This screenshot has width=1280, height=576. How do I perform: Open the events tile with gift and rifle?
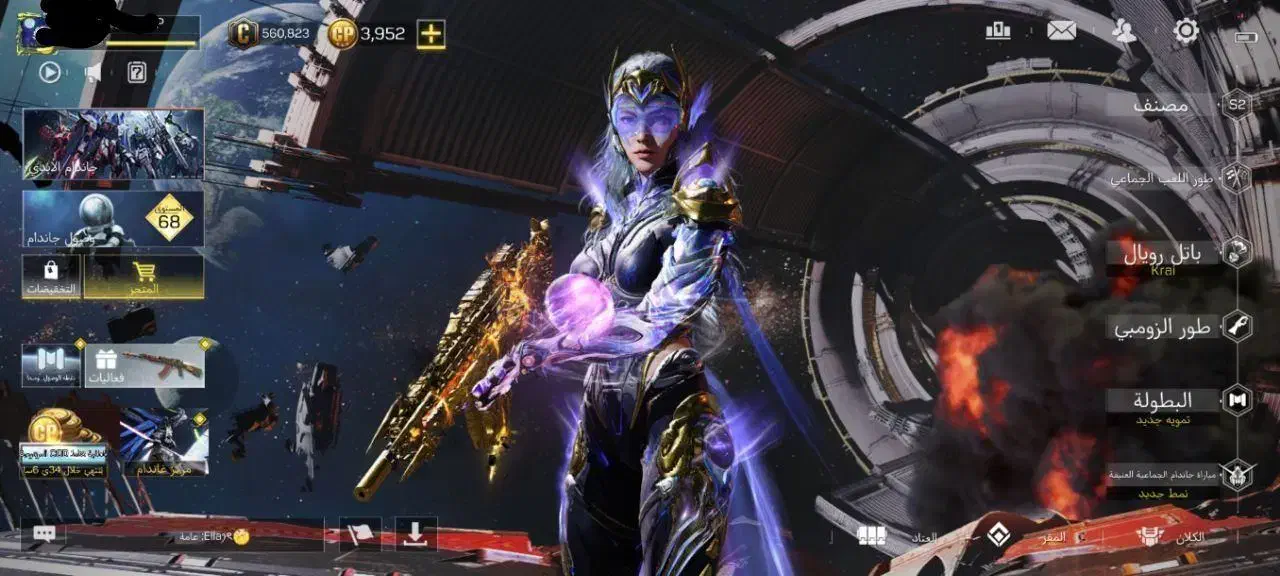click(146, 365)
